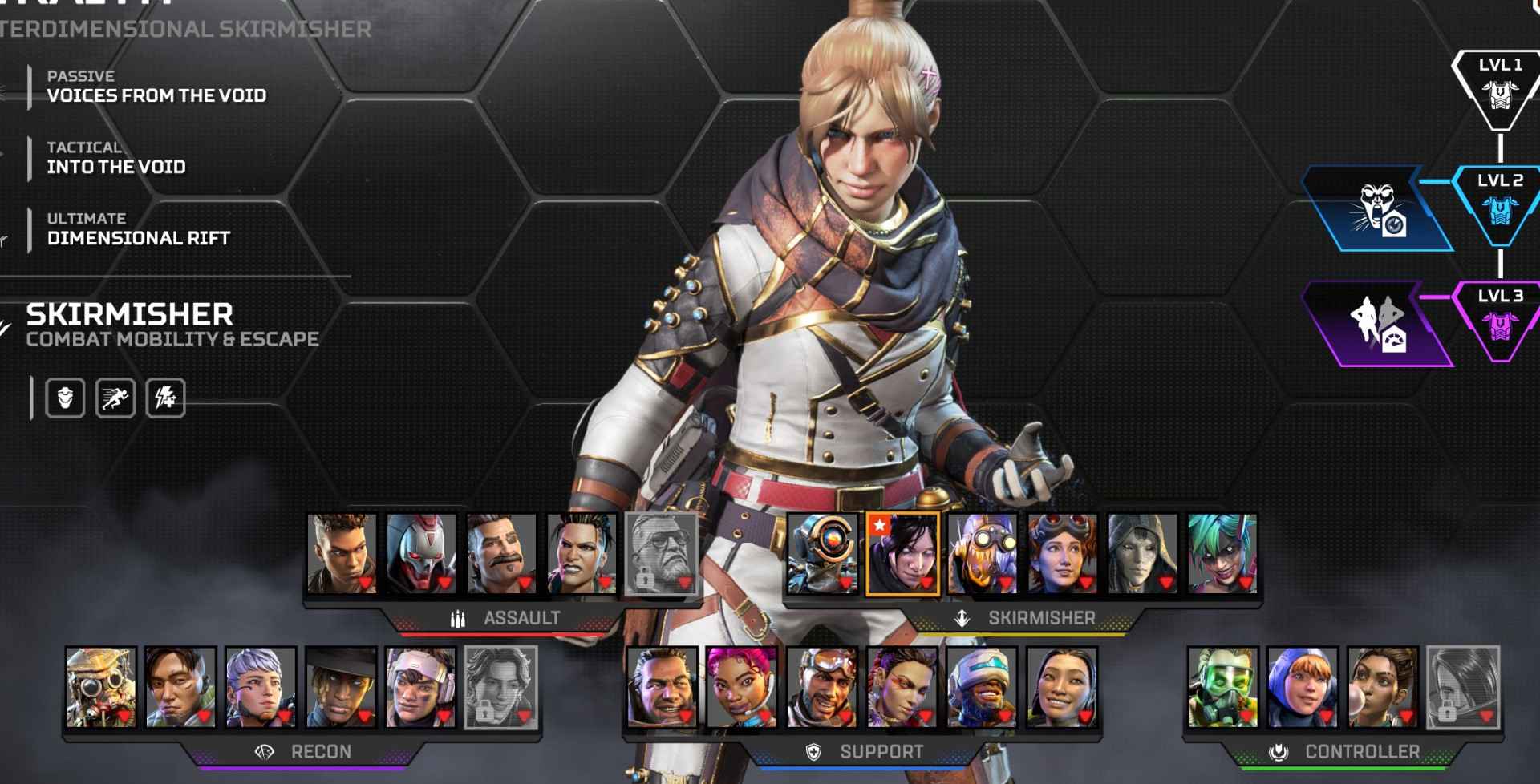
Task: Click the VOICES FROM THE VOID passive entry
Action: click(158, 95)
